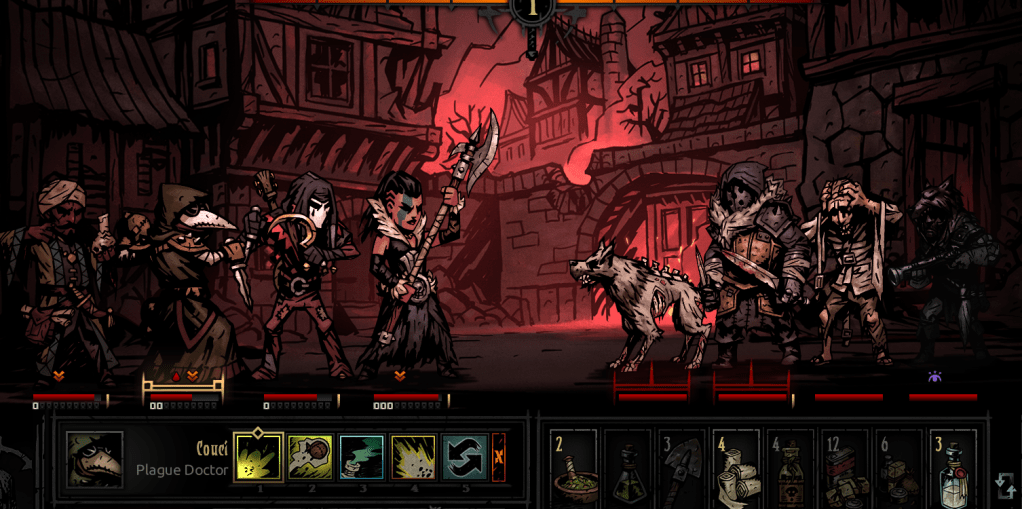Viewport: 1022px width, 509px height.
Task: Target the hound enemy with red marker
Action: [640, 300]
